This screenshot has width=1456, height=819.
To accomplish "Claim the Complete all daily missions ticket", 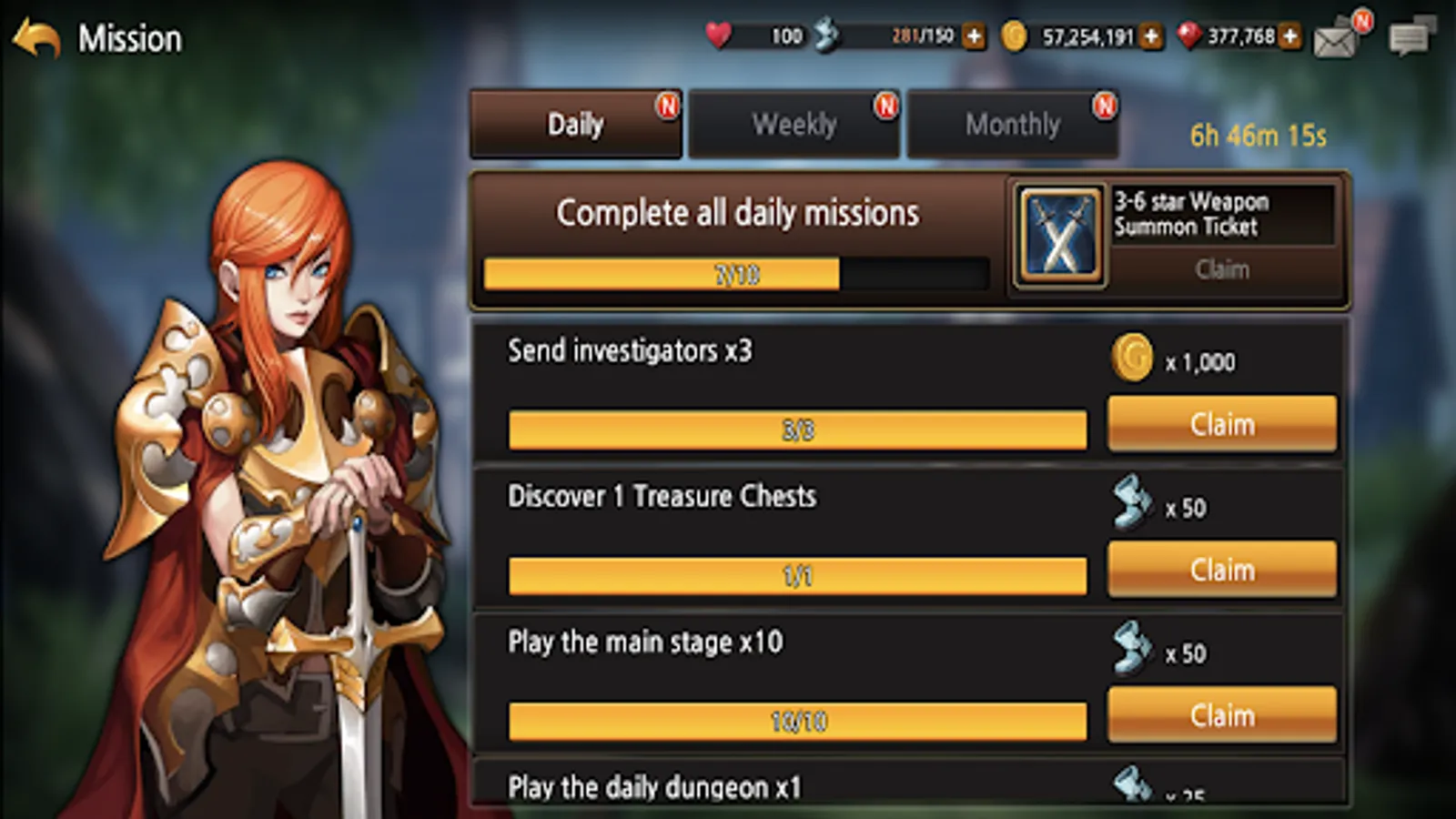I will tap(1224, 269).
